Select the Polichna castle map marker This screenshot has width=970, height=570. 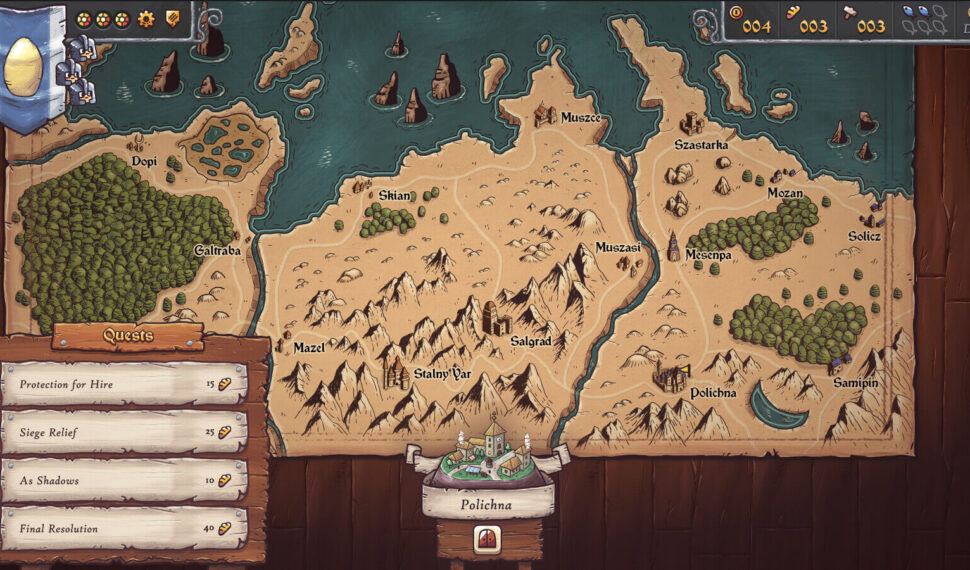click(671, 378)
